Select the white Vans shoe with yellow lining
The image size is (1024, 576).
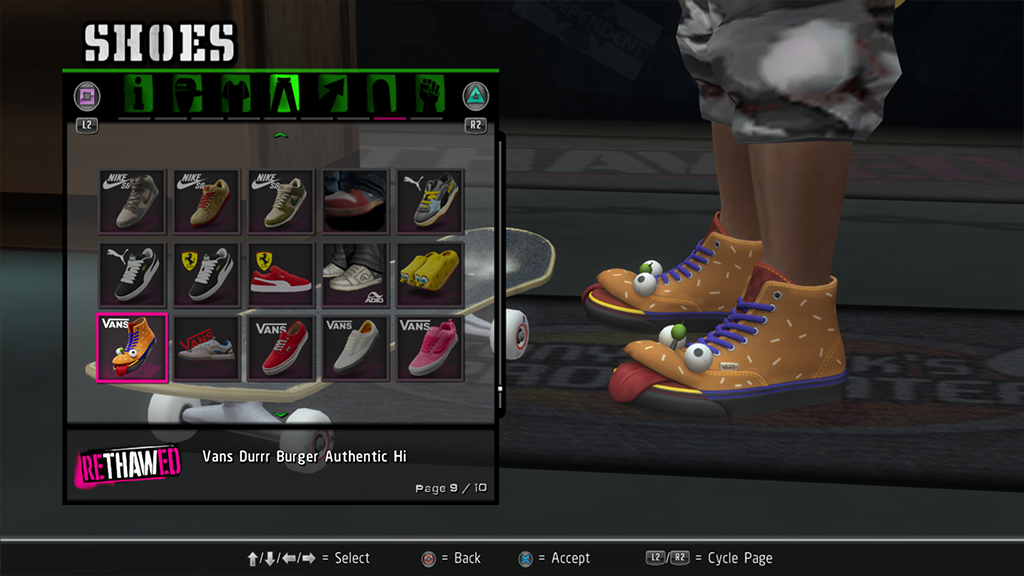[356, 347]
